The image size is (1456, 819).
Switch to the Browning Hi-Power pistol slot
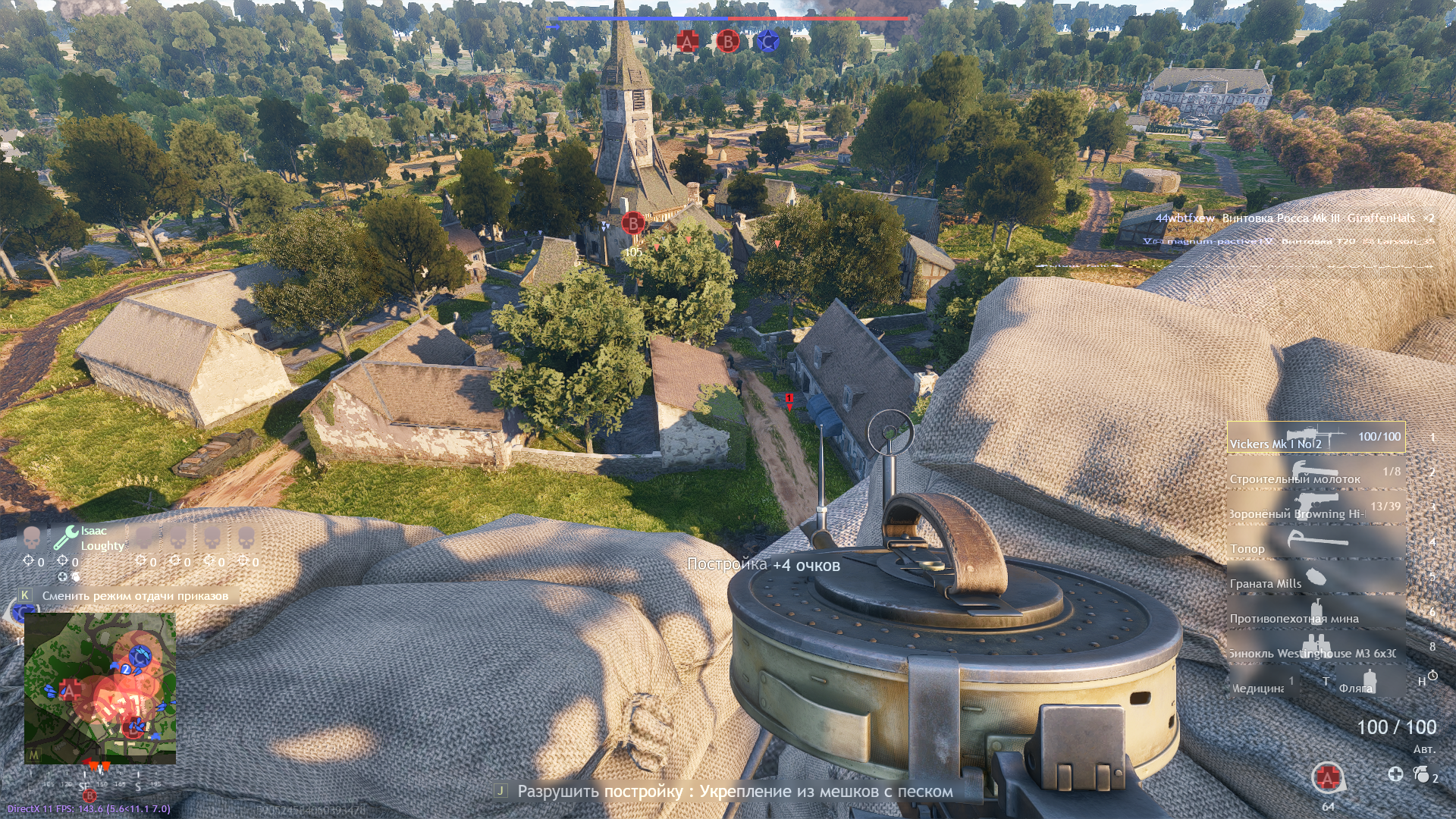[x=1316, y=507]
